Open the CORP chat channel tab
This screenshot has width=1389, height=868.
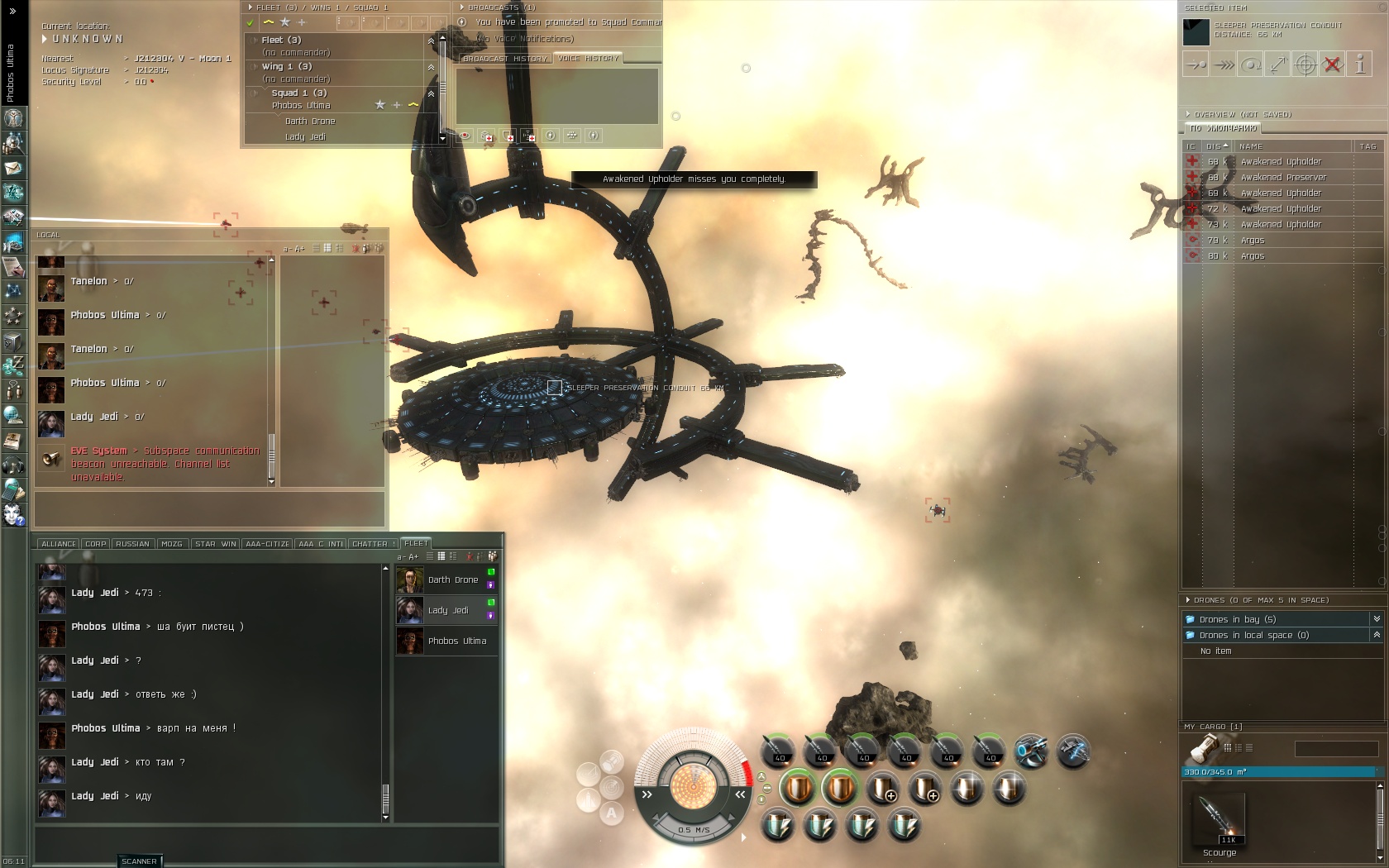pos(96,544)
